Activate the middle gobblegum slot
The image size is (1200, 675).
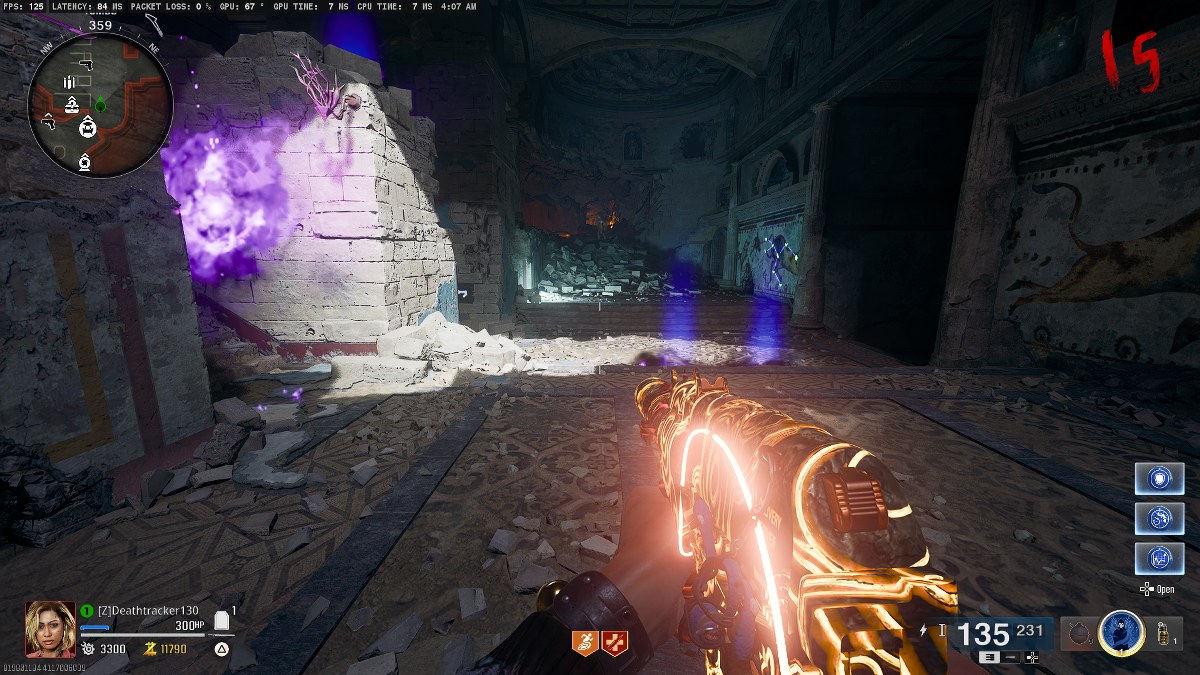pos(1159,518)
